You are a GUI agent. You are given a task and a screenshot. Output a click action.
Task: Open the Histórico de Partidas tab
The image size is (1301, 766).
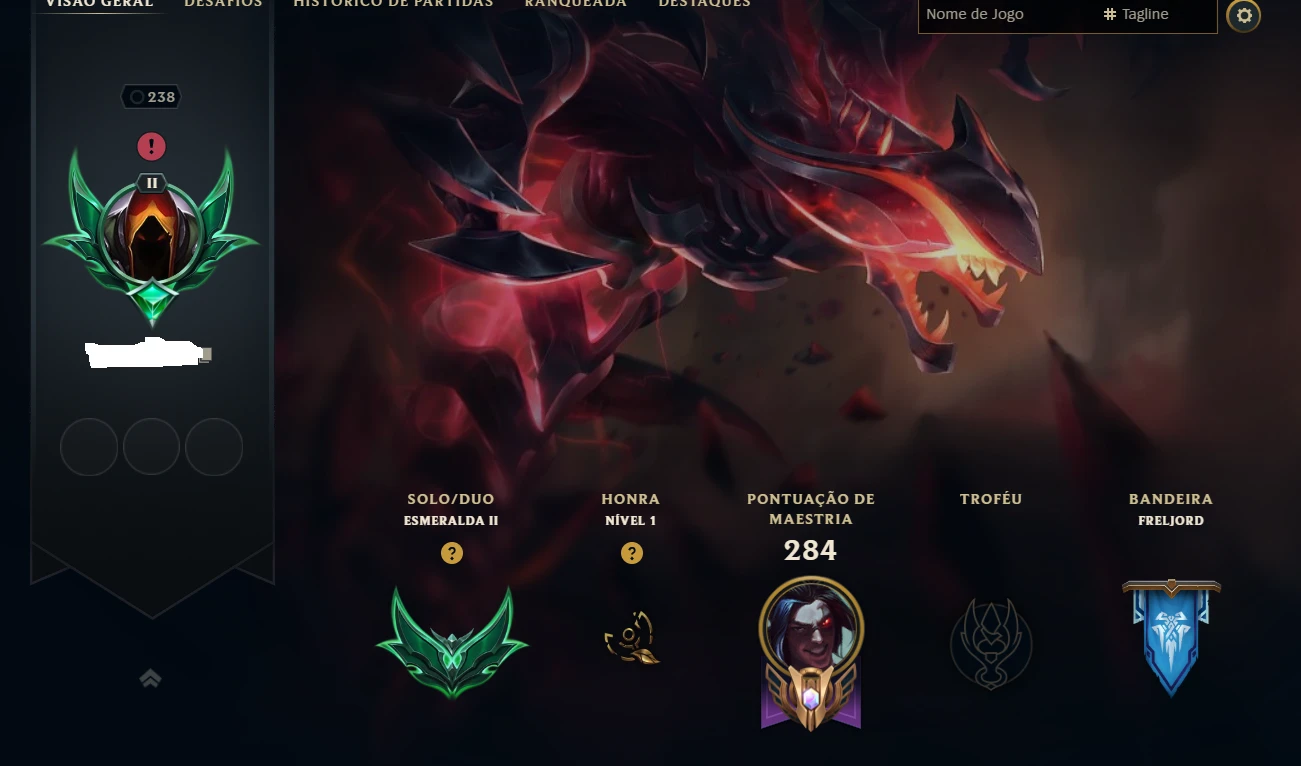[x=392, y=5]
